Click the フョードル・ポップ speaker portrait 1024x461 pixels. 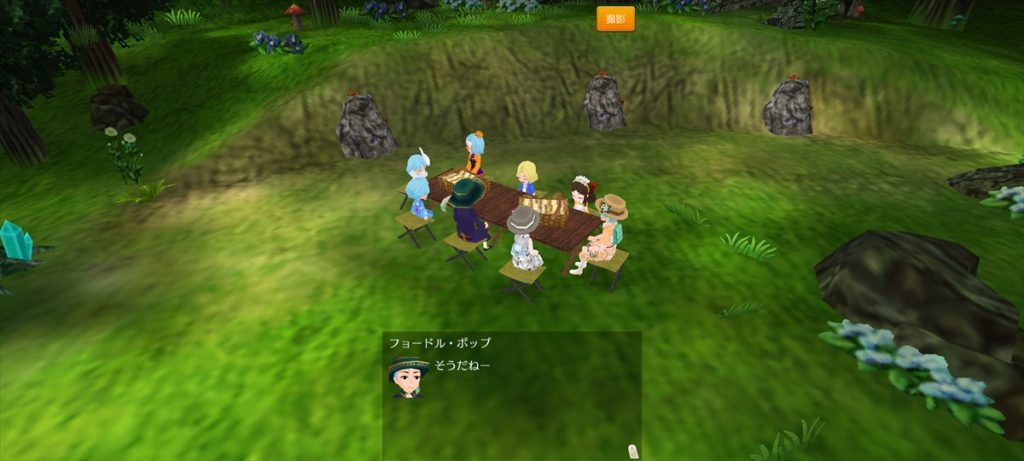click(x=408, y=375)
